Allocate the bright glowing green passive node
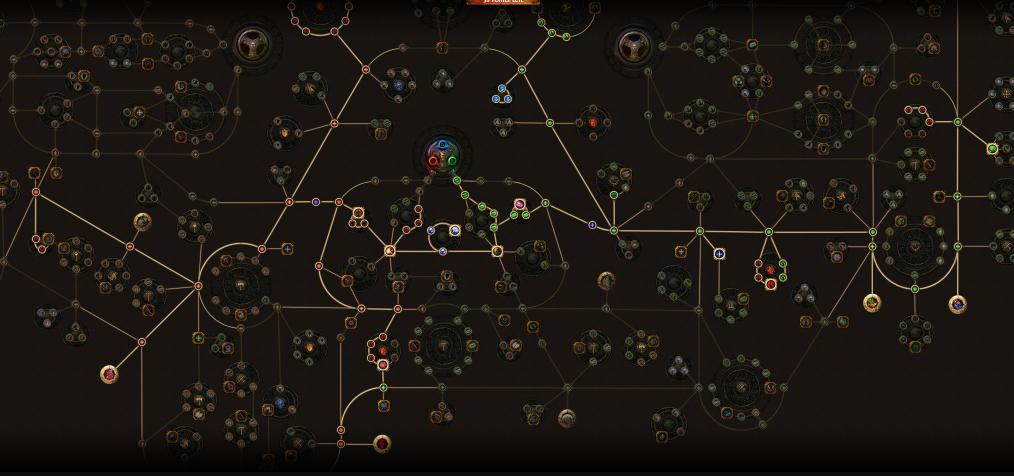The height and width of the screenshot is (476, 1014). coord(992,149)
